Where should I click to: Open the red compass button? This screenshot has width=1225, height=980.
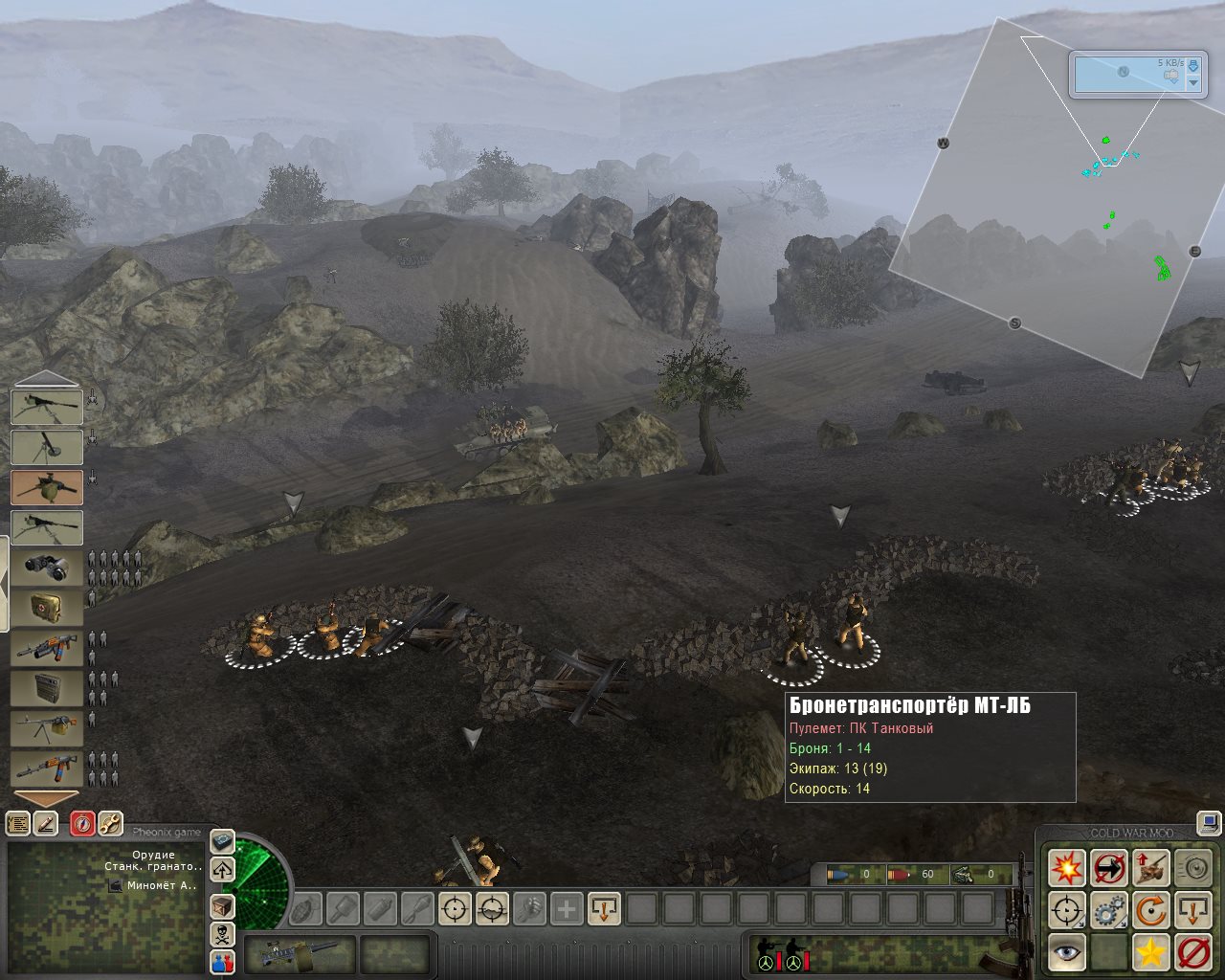[82, 823]
